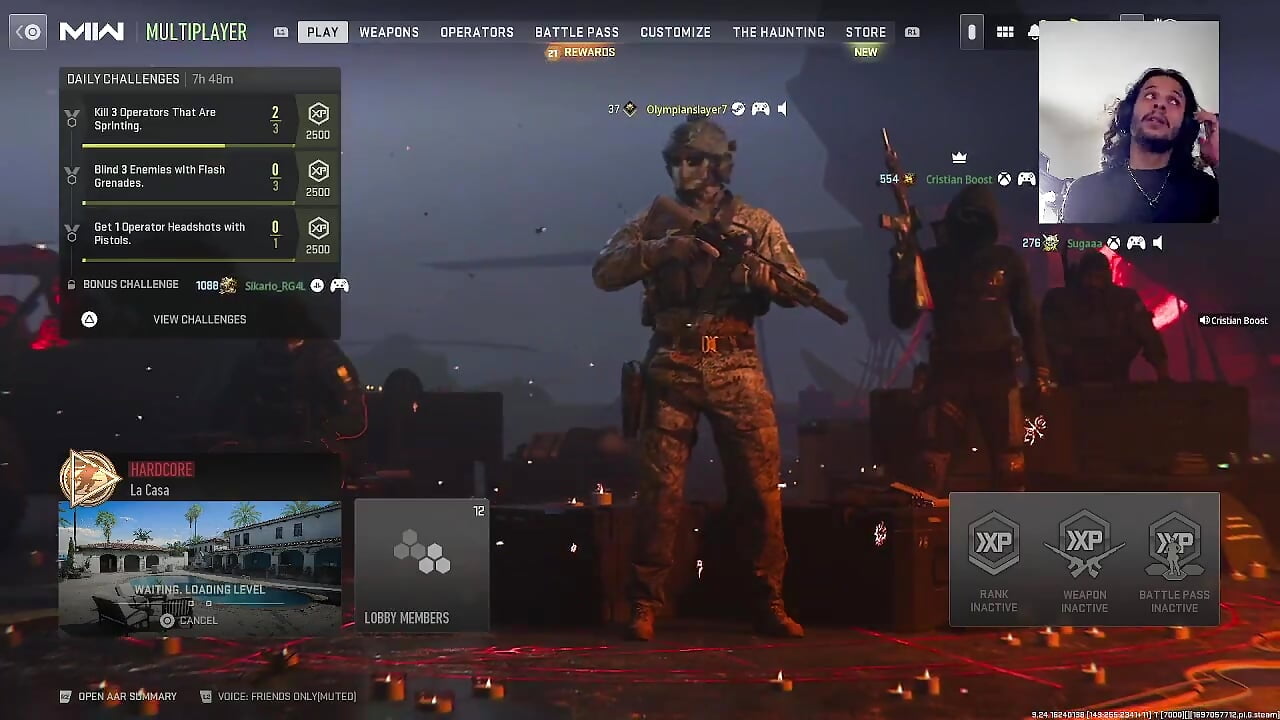This screenshot has width=1280, height=720.
Task: Open the Lobby Members list
Action: click(407, 618)
